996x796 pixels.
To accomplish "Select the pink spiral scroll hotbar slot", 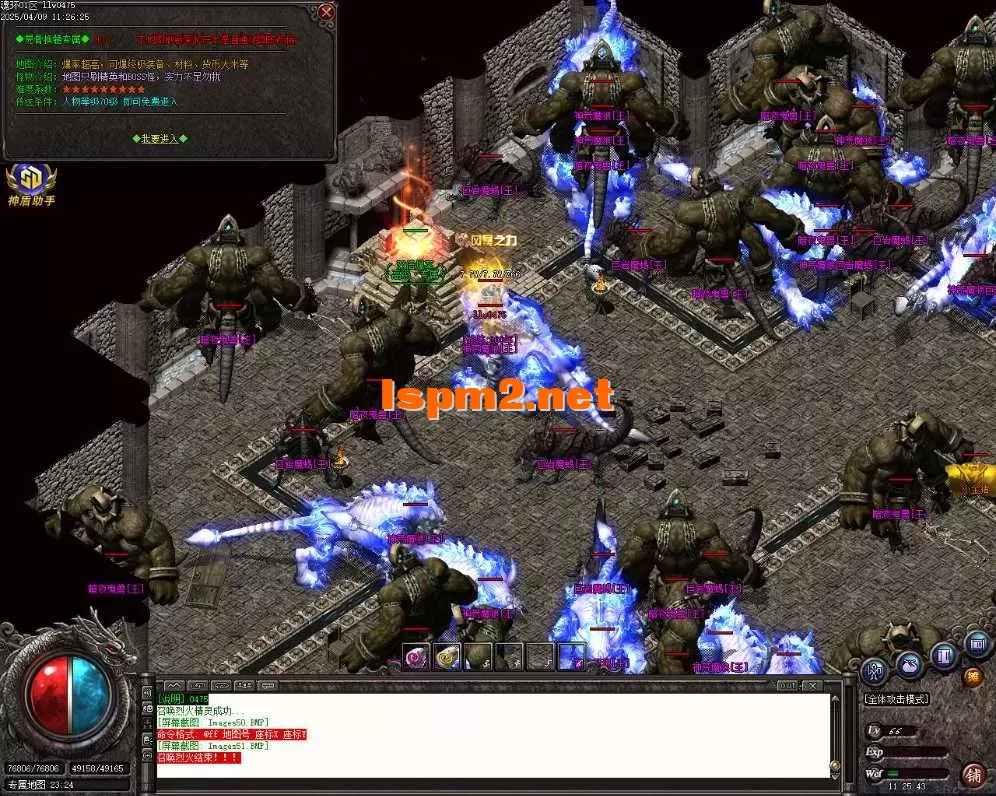I will click(x=415, y=657).
